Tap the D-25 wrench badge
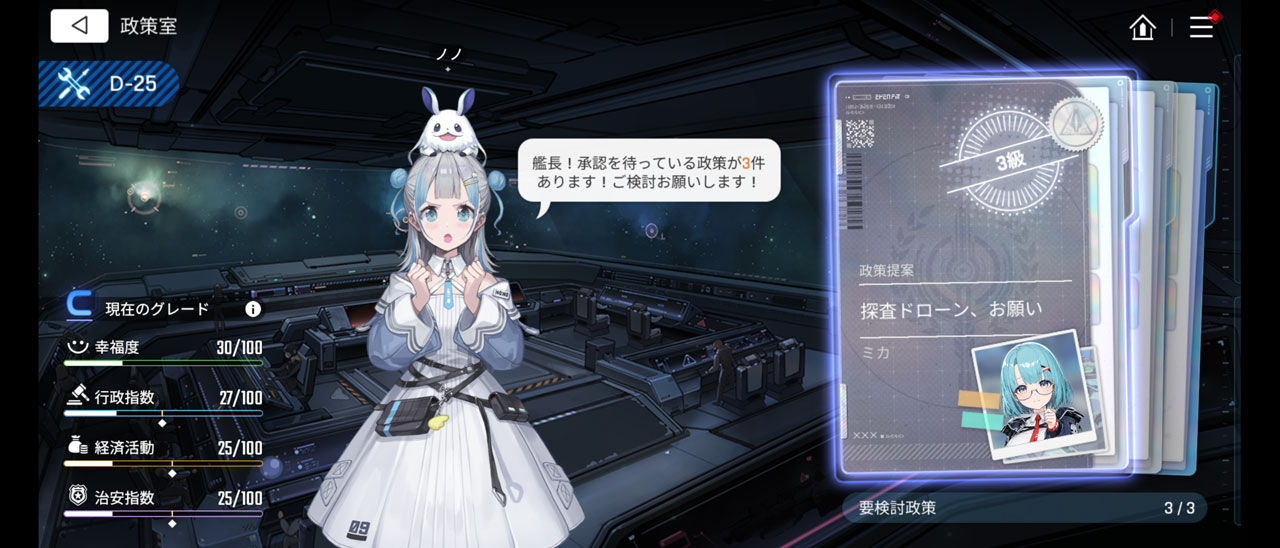The height and width of the screenshot is (548, 1280). (x=109, y=84)
